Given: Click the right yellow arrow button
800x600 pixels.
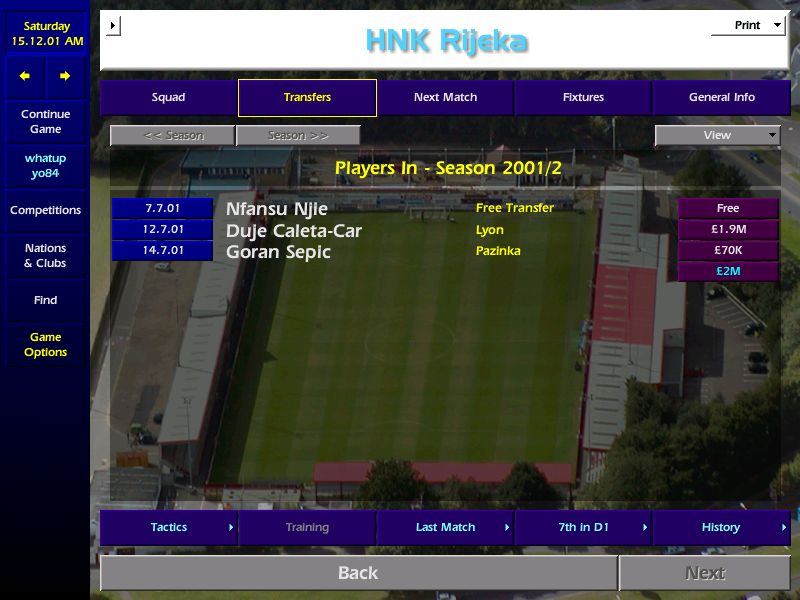Looking at the screenshot, I should (65, 76).
